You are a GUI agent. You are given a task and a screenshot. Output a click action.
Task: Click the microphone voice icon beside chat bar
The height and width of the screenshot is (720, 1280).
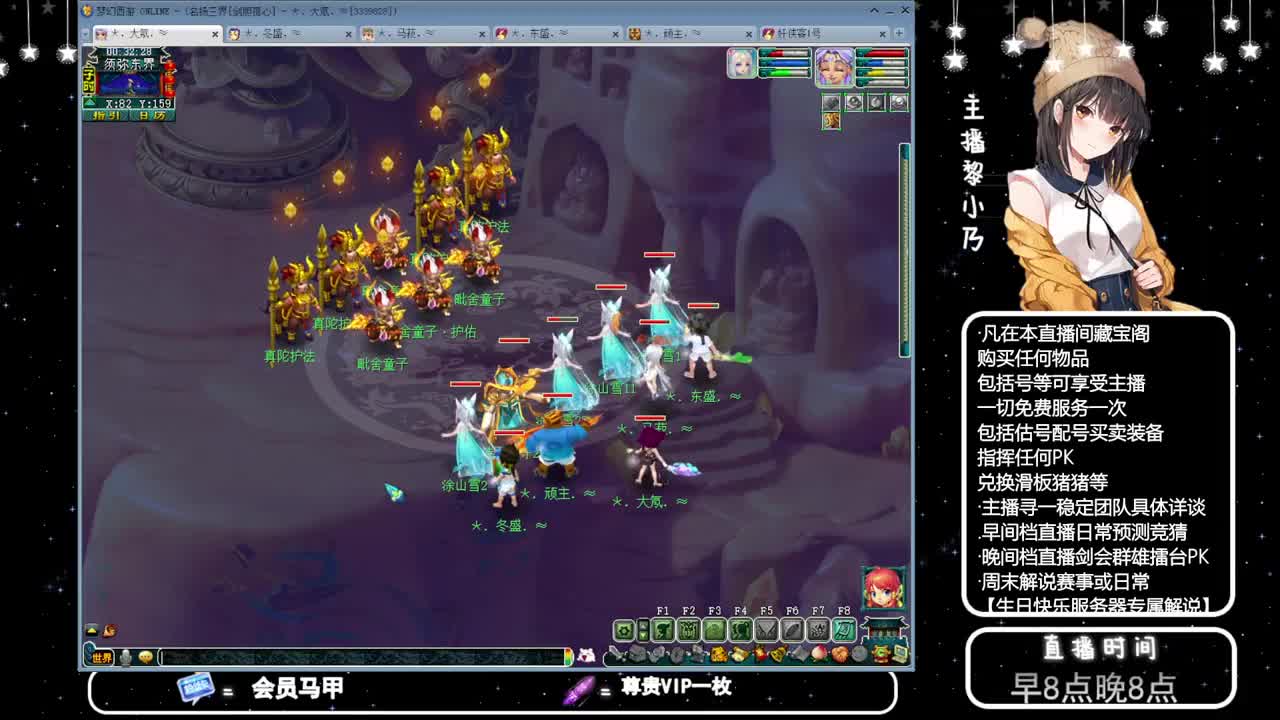pos(126,656)
